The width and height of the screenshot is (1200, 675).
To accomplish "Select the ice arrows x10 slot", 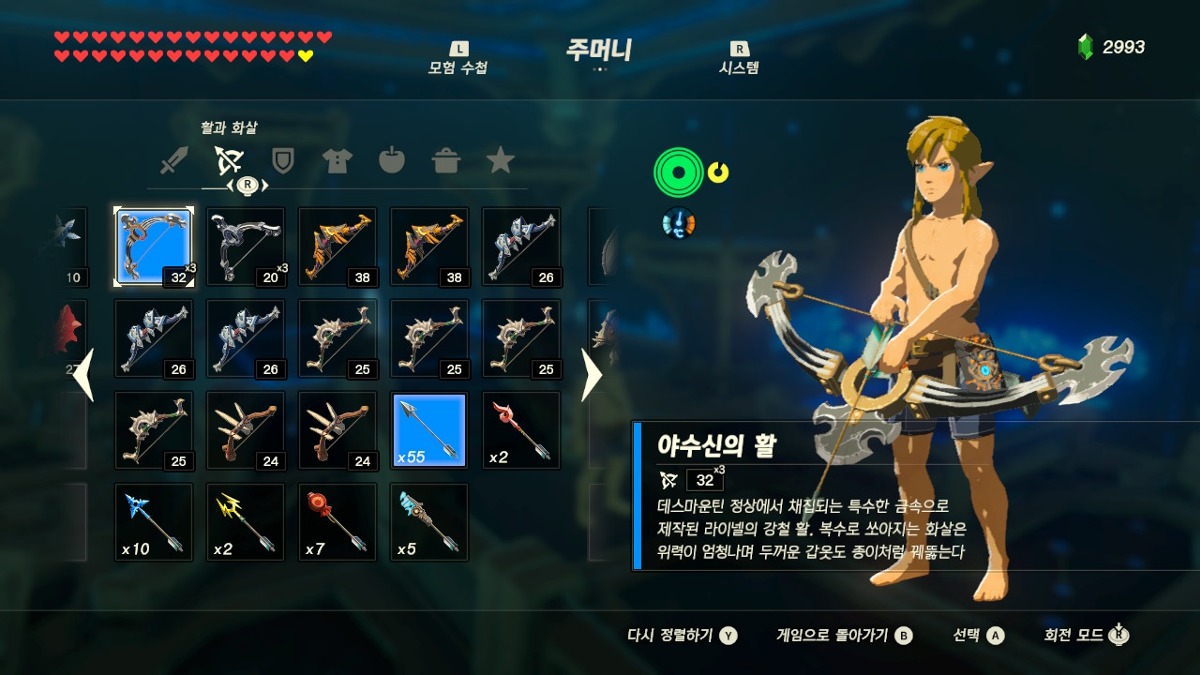I will pyautogui.click(x=153, y=522).
